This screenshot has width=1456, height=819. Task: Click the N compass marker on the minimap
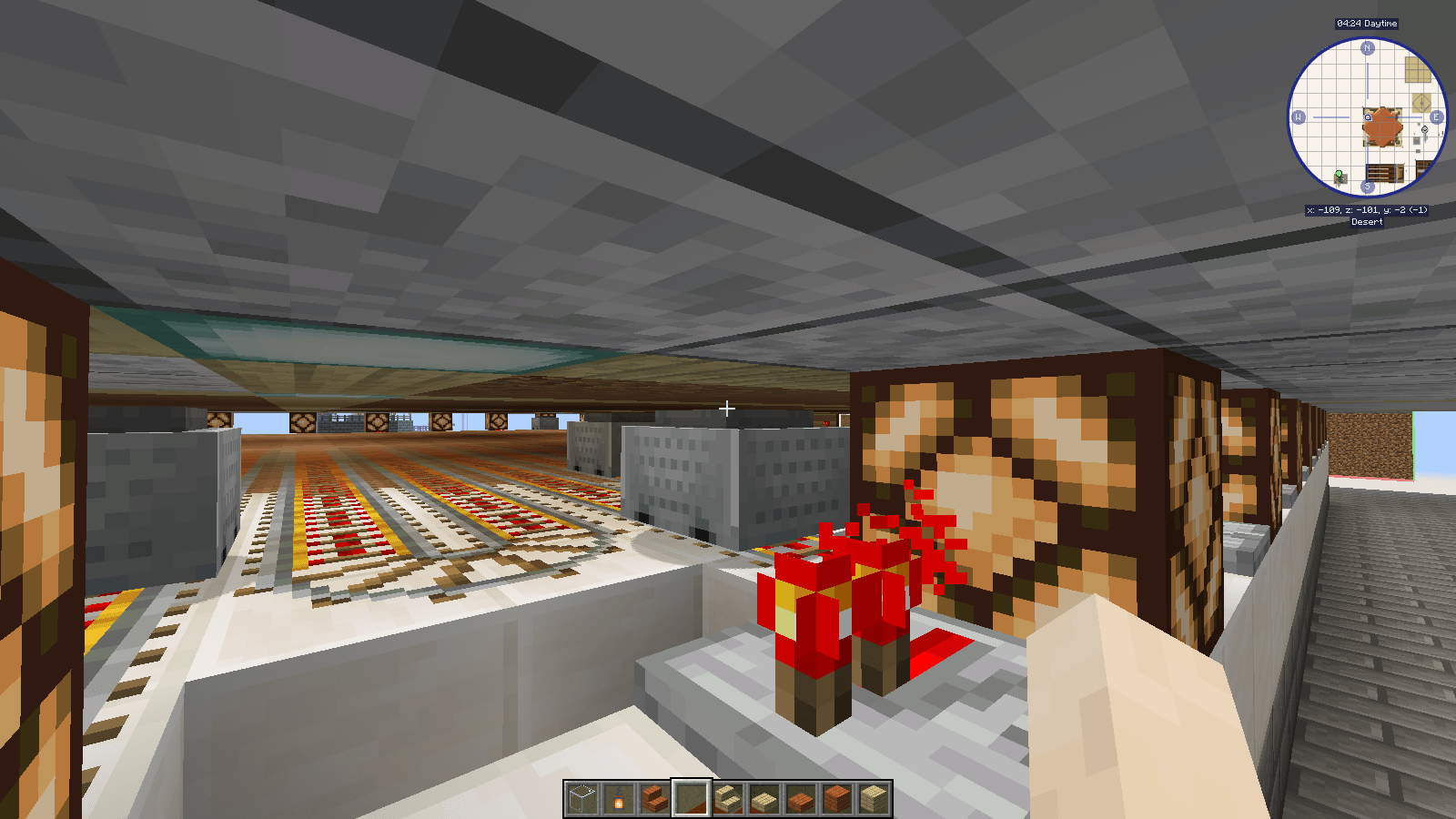(x=1368, y=47)
